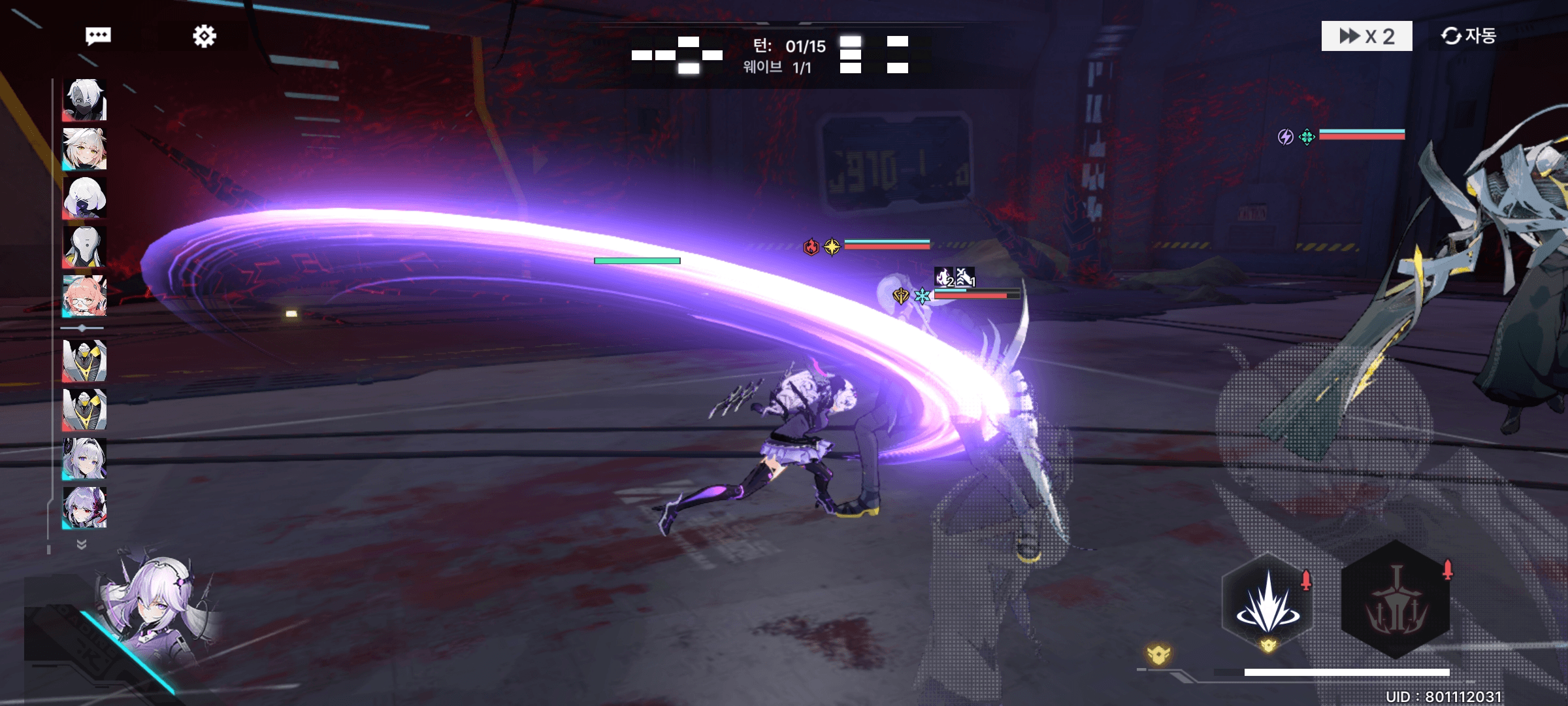Select the pink-haired glasses character portrait
1568x706 pixels.
(x=85, y=295)
